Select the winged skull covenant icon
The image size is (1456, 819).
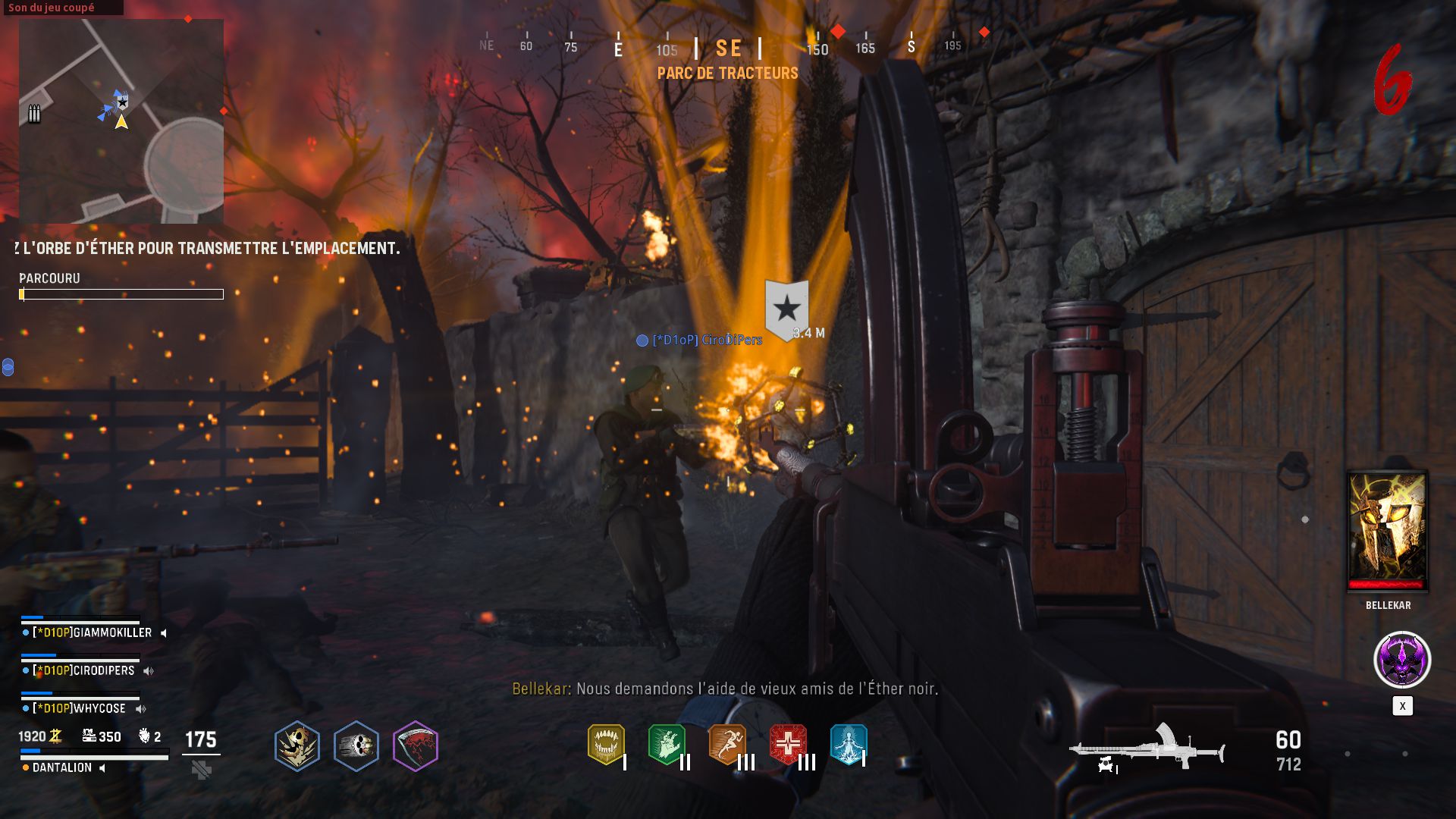click(x=297, y=746)
